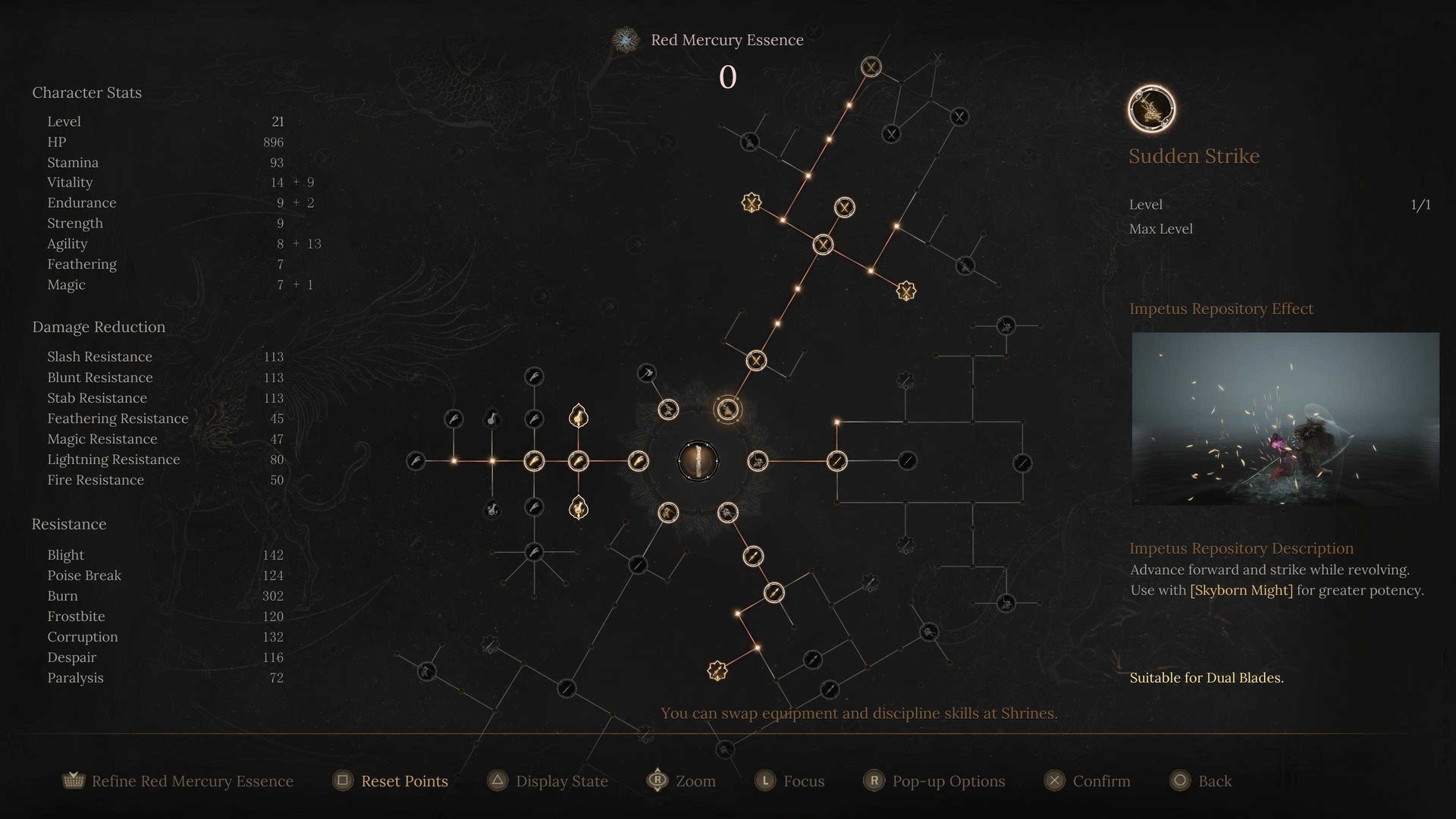Select the battle-axe skill node
Image resolution: width=1456 pixels, height=819 pixels.
(x=646, y=372)
